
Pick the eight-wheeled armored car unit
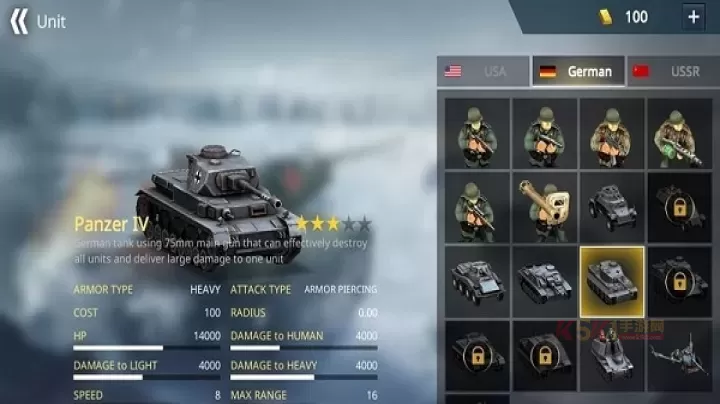[477, 282]
